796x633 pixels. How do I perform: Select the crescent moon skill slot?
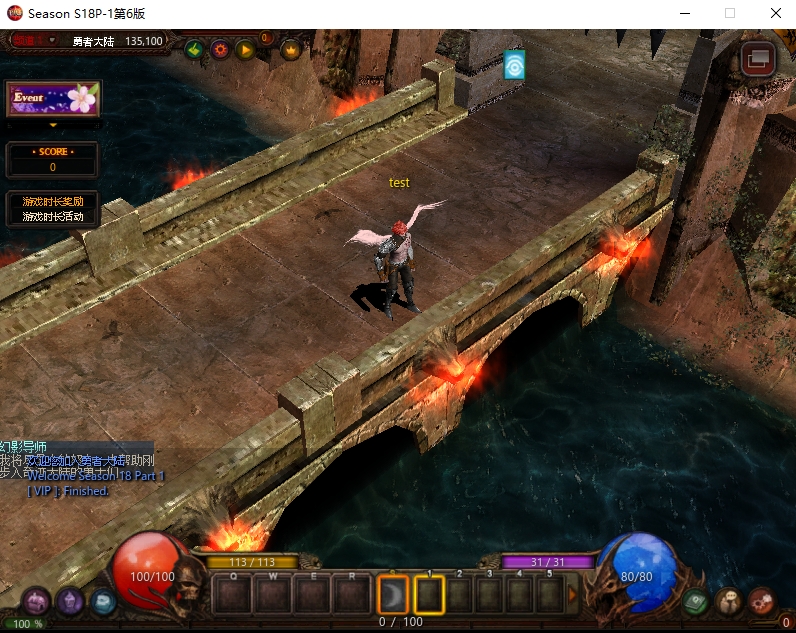pos(393,596)
